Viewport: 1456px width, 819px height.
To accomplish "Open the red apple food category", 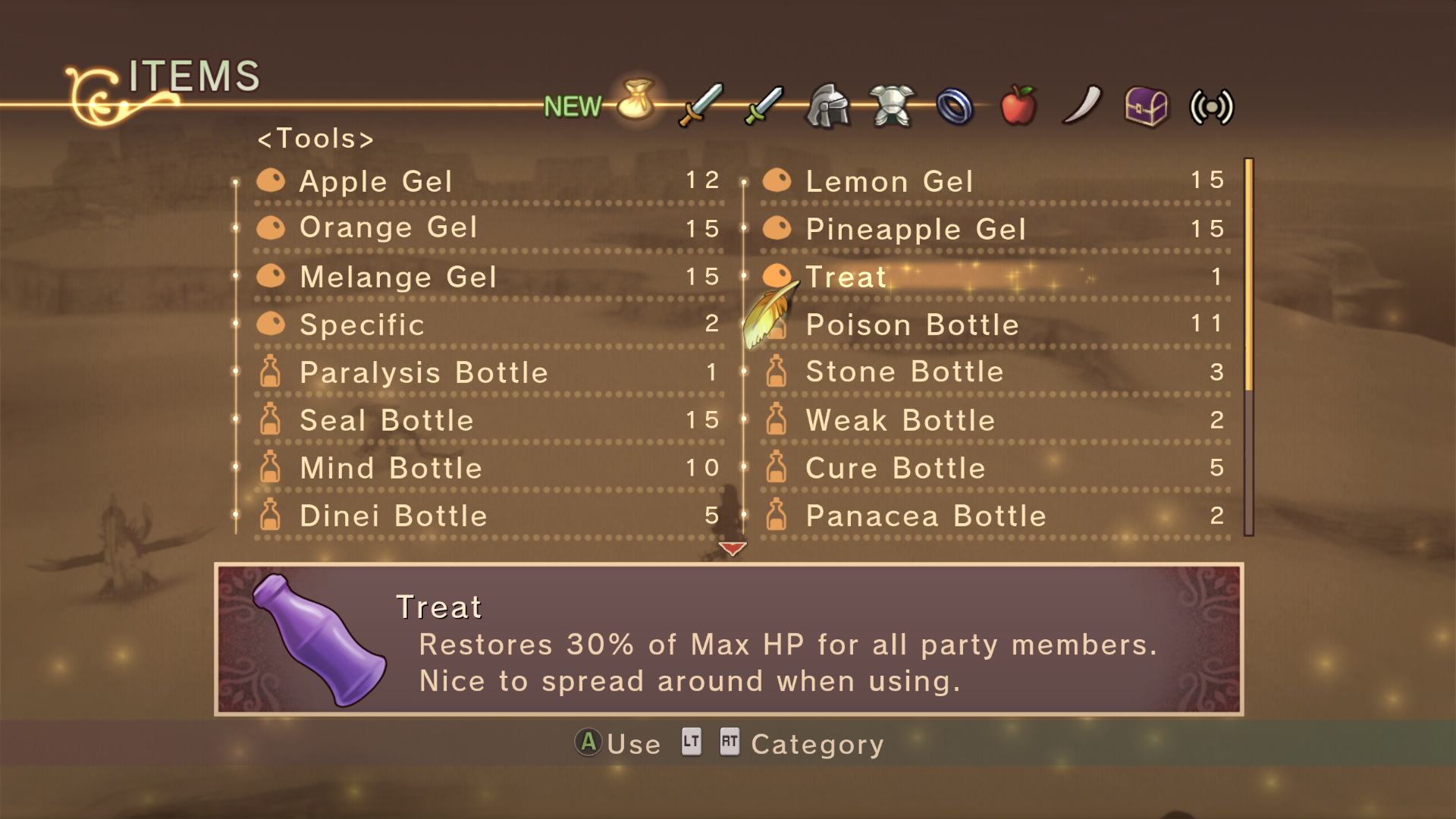I will click(1018, 105).
